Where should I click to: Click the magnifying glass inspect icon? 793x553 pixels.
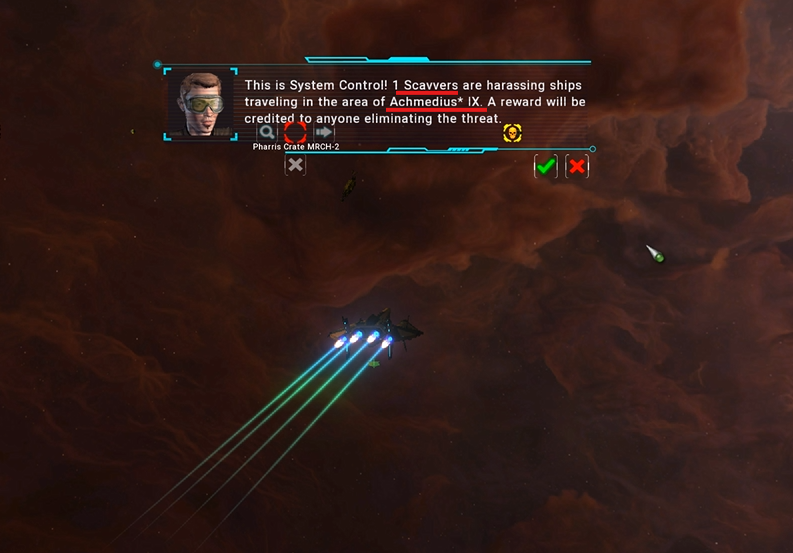[267, 132]
